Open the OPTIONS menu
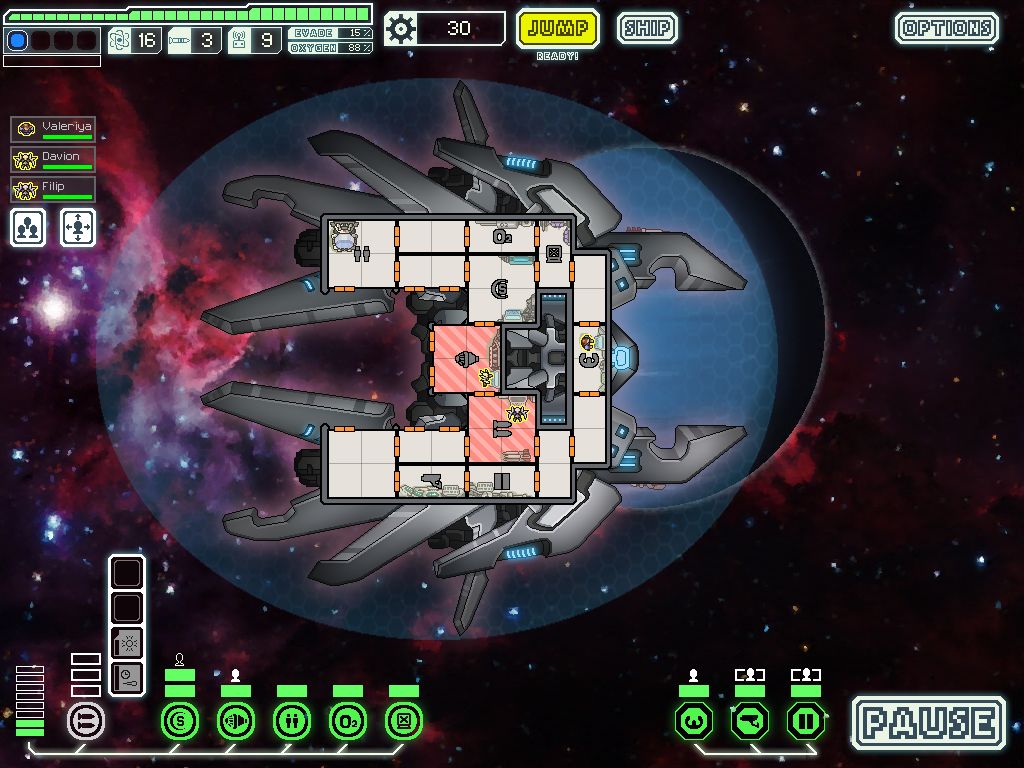This screenshot has height=768, width=1024. point(946,28)
